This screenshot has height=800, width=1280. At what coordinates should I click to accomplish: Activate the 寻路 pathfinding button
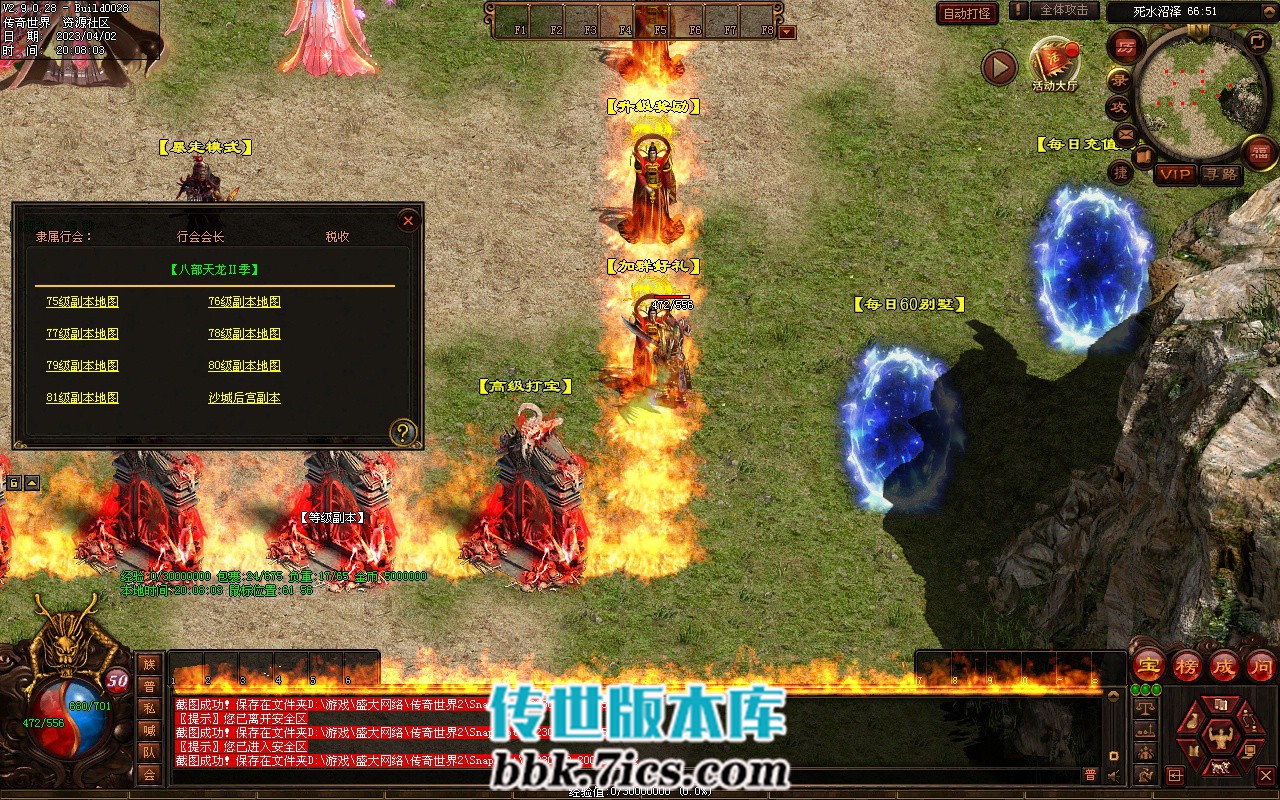1219,174
